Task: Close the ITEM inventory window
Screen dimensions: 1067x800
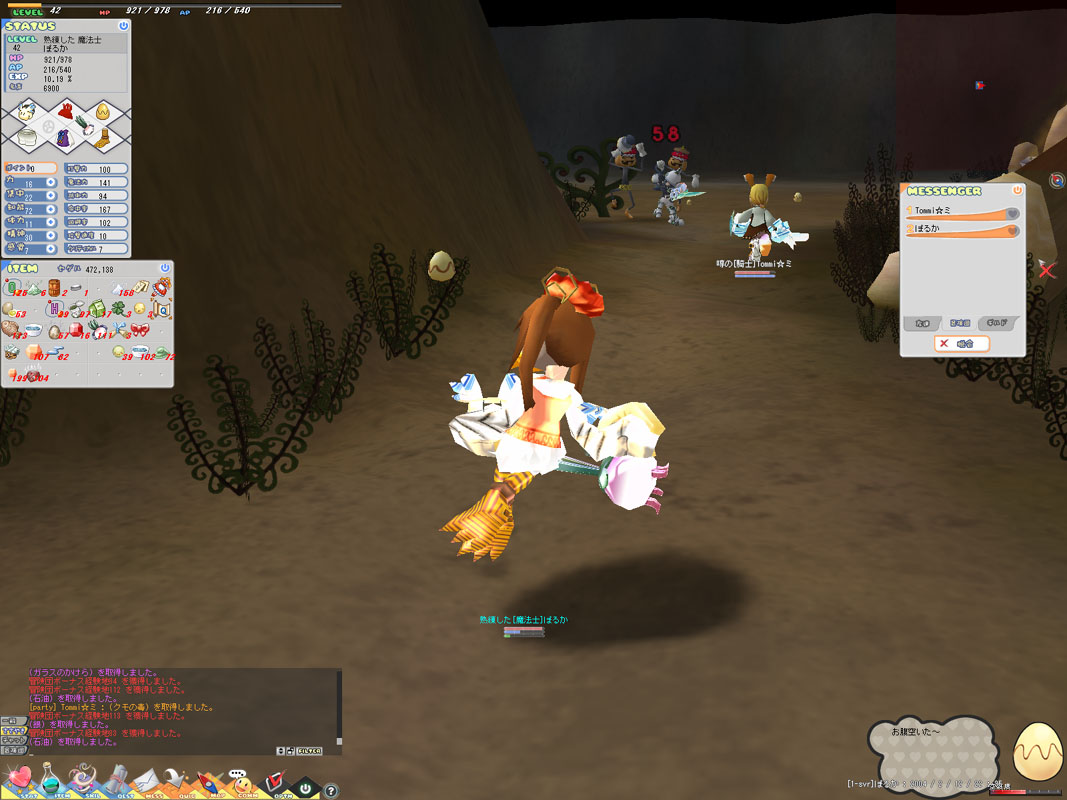Action: 165,268
